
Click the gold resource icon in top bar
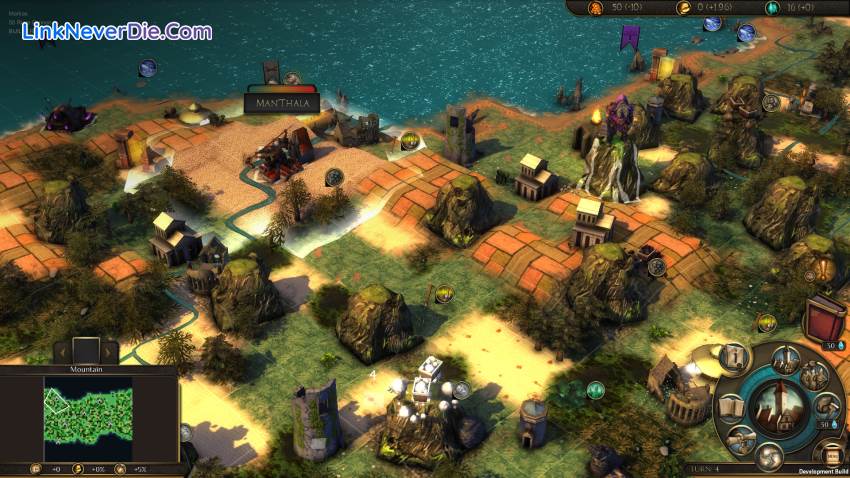tap(685, 7)
